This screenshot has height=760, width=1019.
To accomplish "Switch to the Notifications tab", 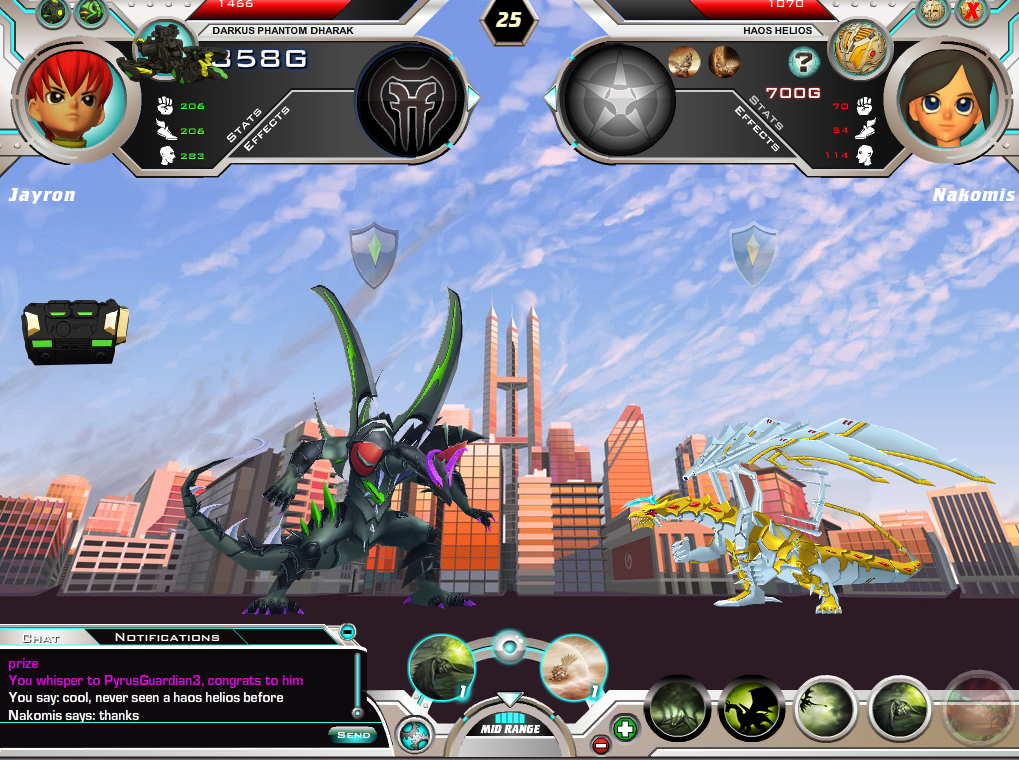I will pos(166,637).
